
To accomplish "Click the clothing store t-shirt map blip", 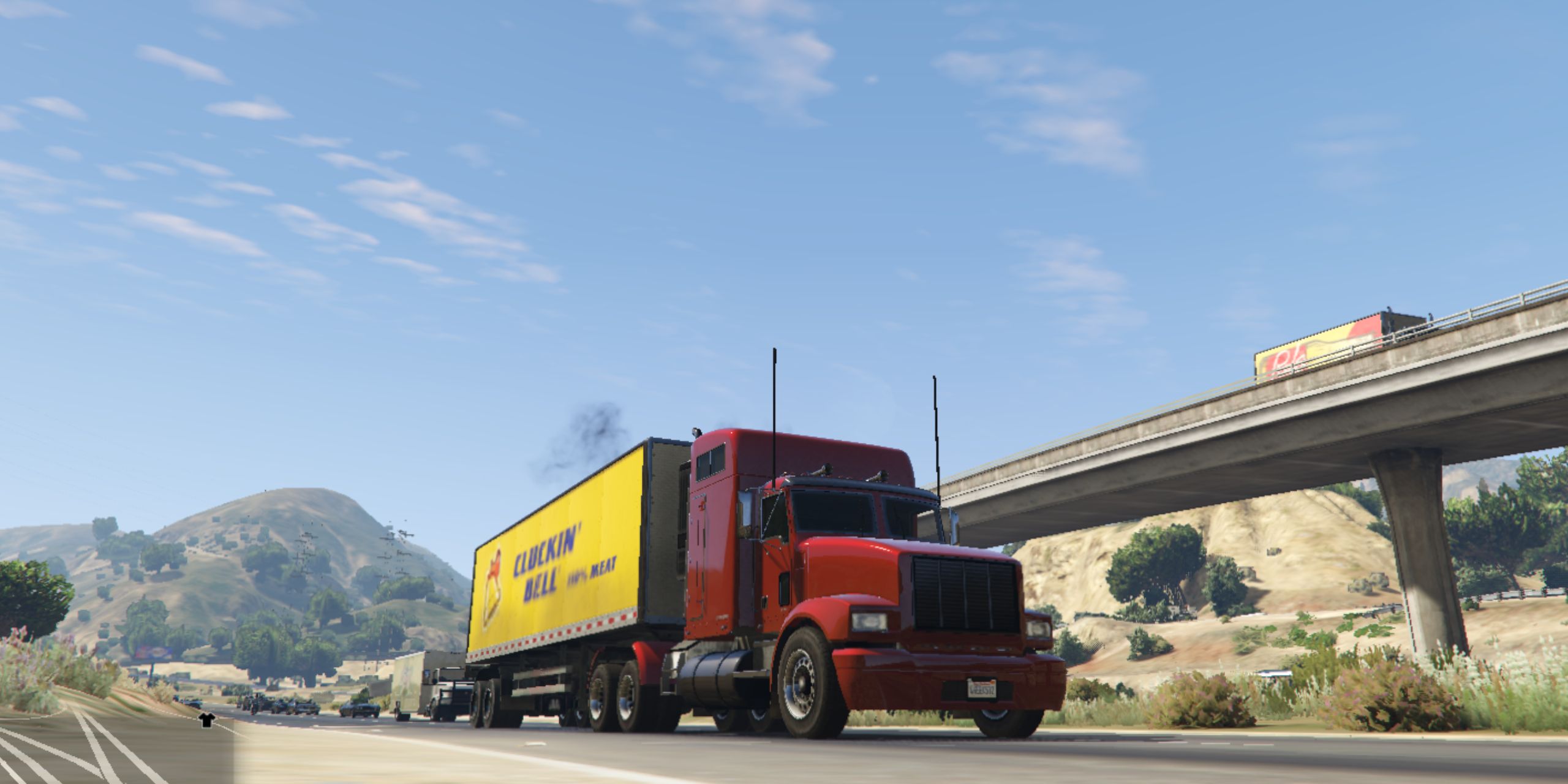I will pyautogui.click(x=206, y=720).
